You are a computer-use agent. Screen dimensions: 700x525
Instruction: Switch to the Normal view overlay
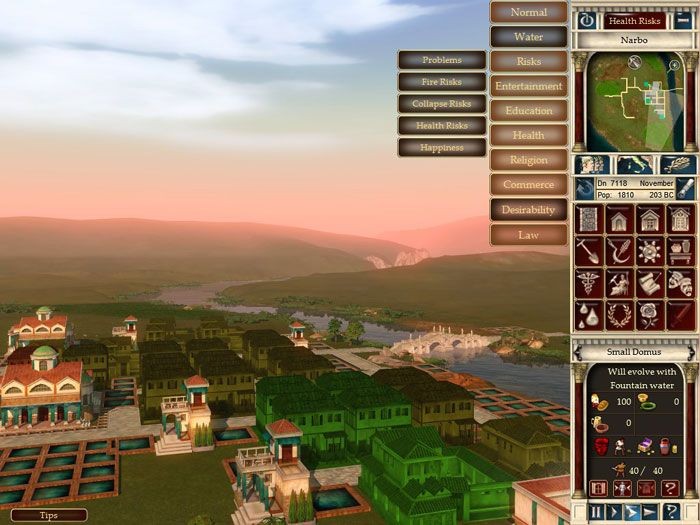click(529, 12)
